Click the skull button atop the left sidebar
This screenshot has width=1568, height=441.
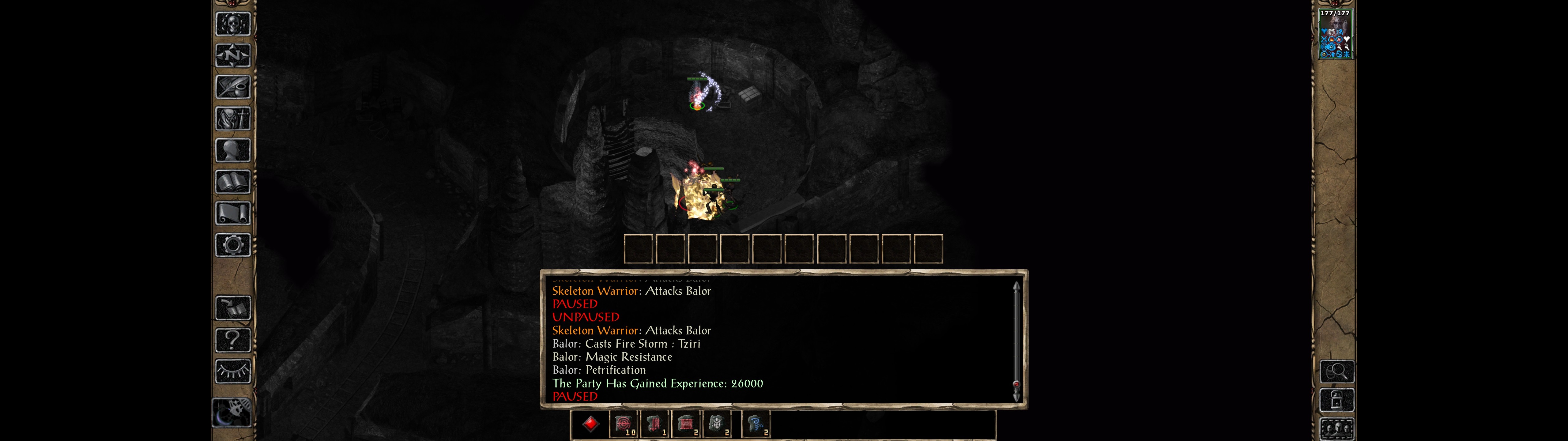[233, 24]
